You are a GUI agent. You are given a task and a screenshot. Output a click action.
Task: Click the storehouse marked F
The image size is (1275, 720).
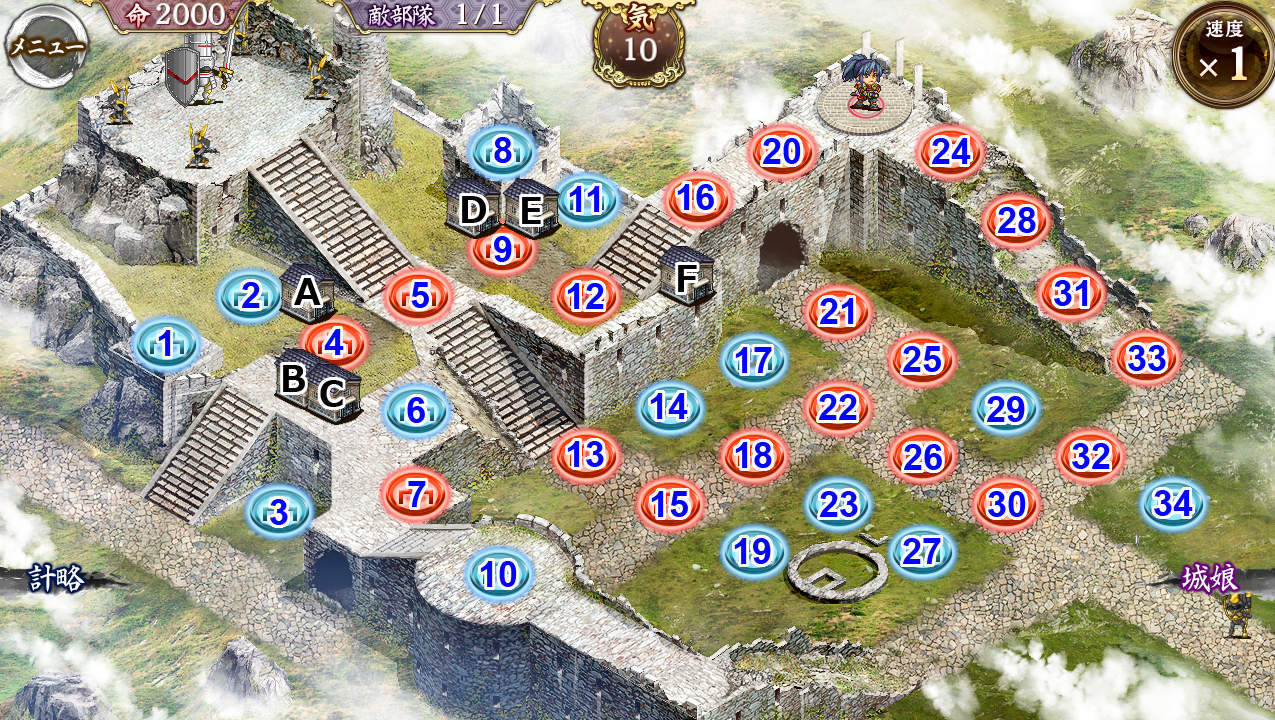pyautogui.click(x=687, y=275)
